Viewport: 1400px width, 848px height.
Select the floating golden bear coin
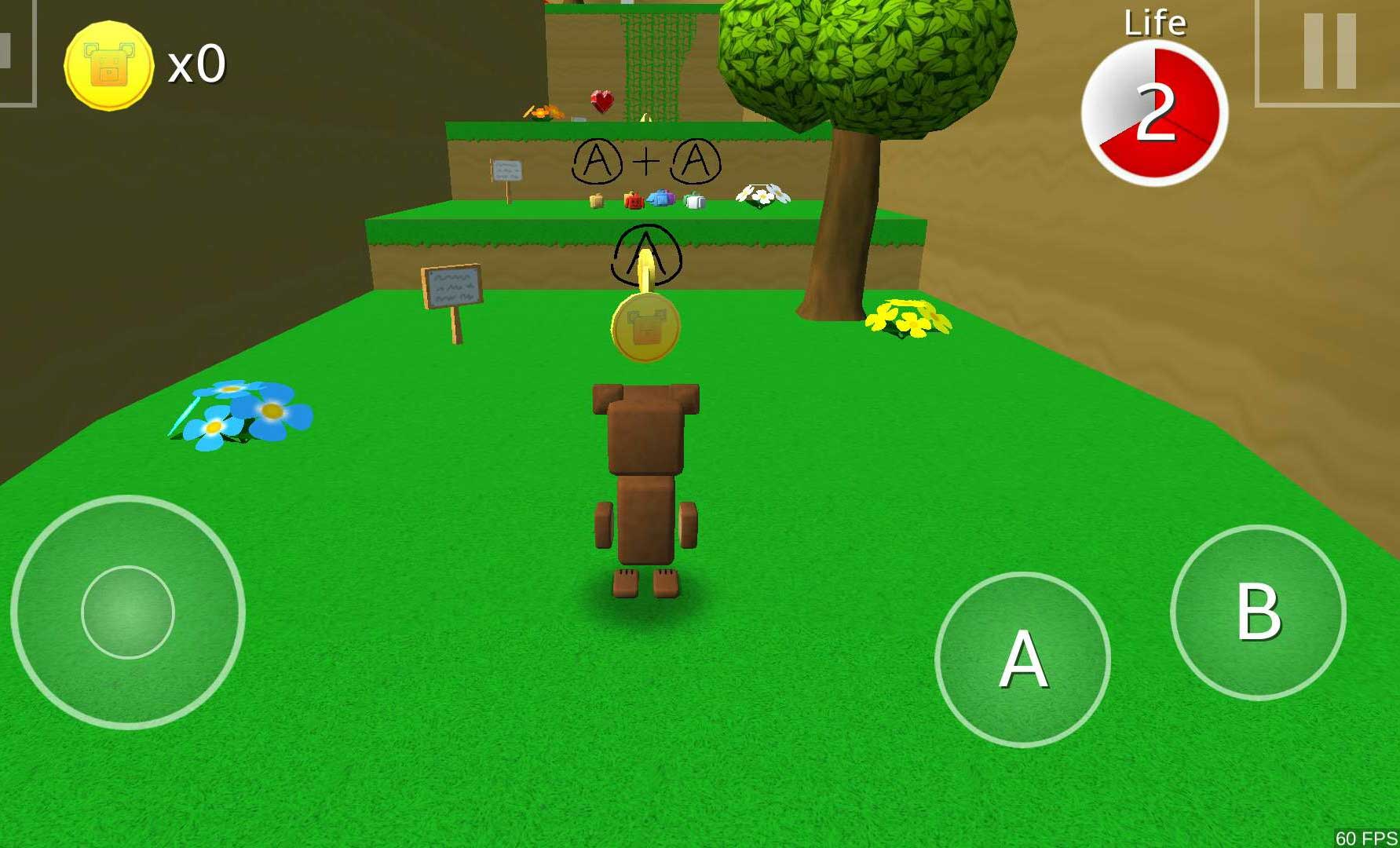point(646,330)
